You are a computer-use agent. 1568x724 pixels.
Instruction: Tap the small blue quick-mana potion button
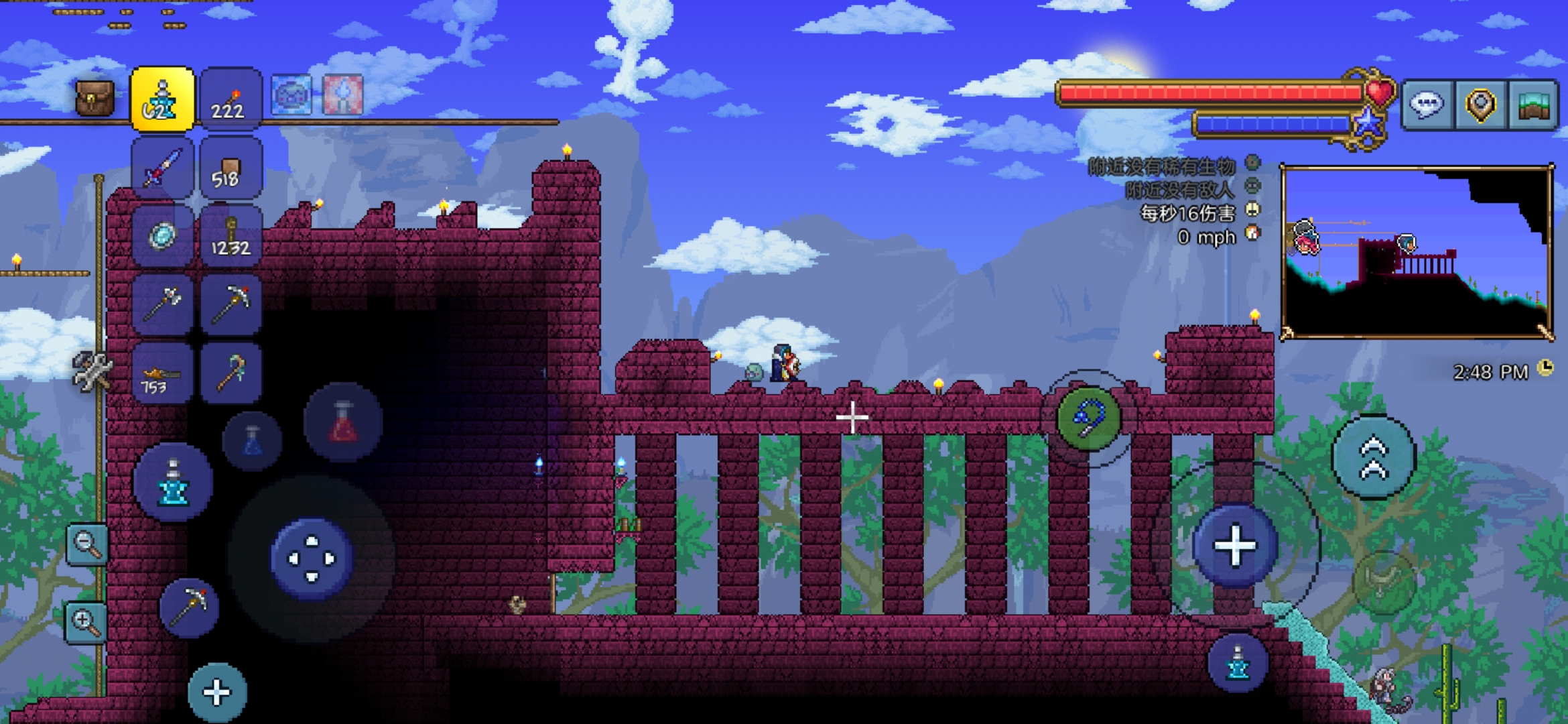[252, 442]
